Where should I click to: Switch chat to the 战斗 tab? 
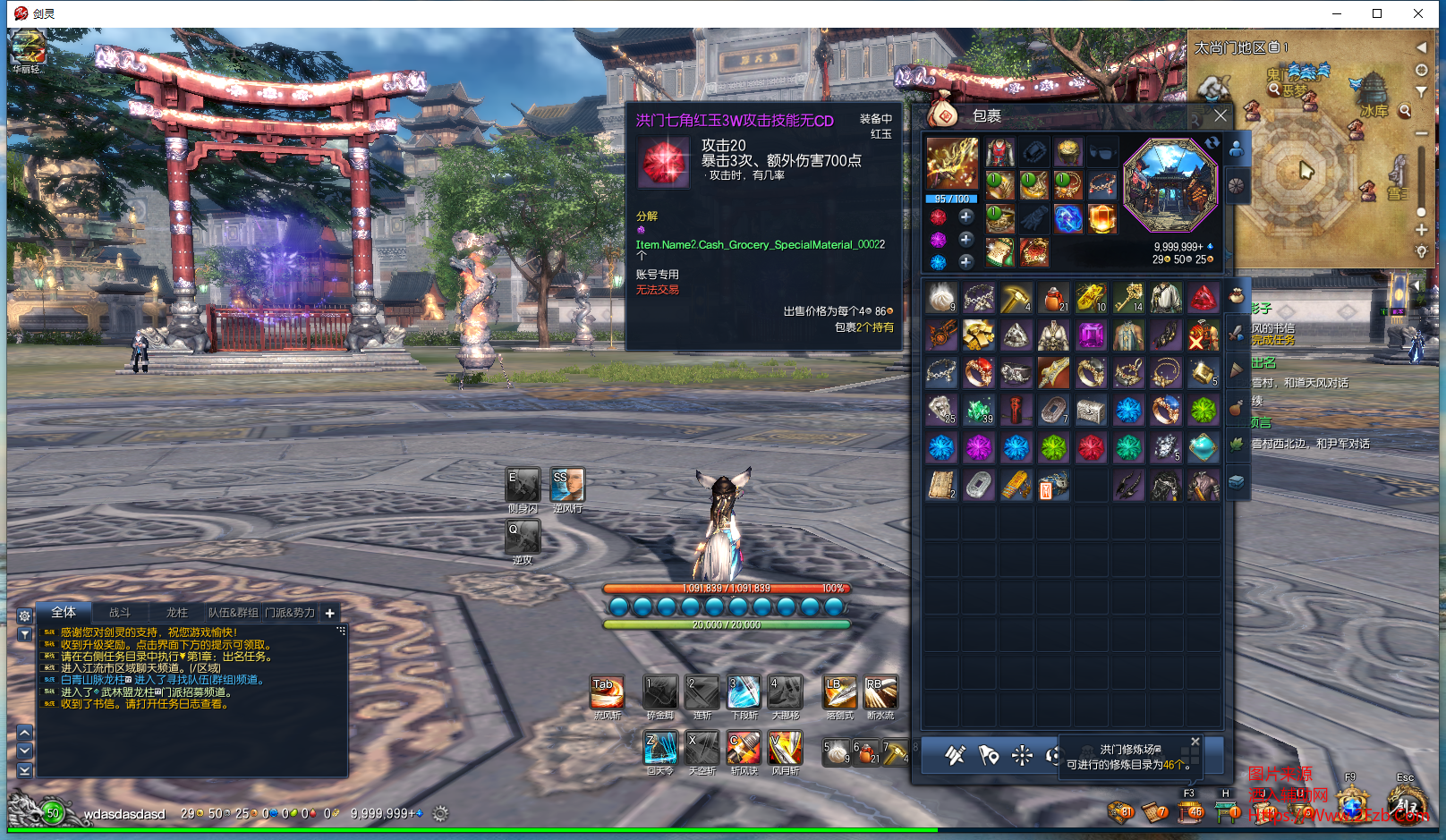[x=120, y=613]
